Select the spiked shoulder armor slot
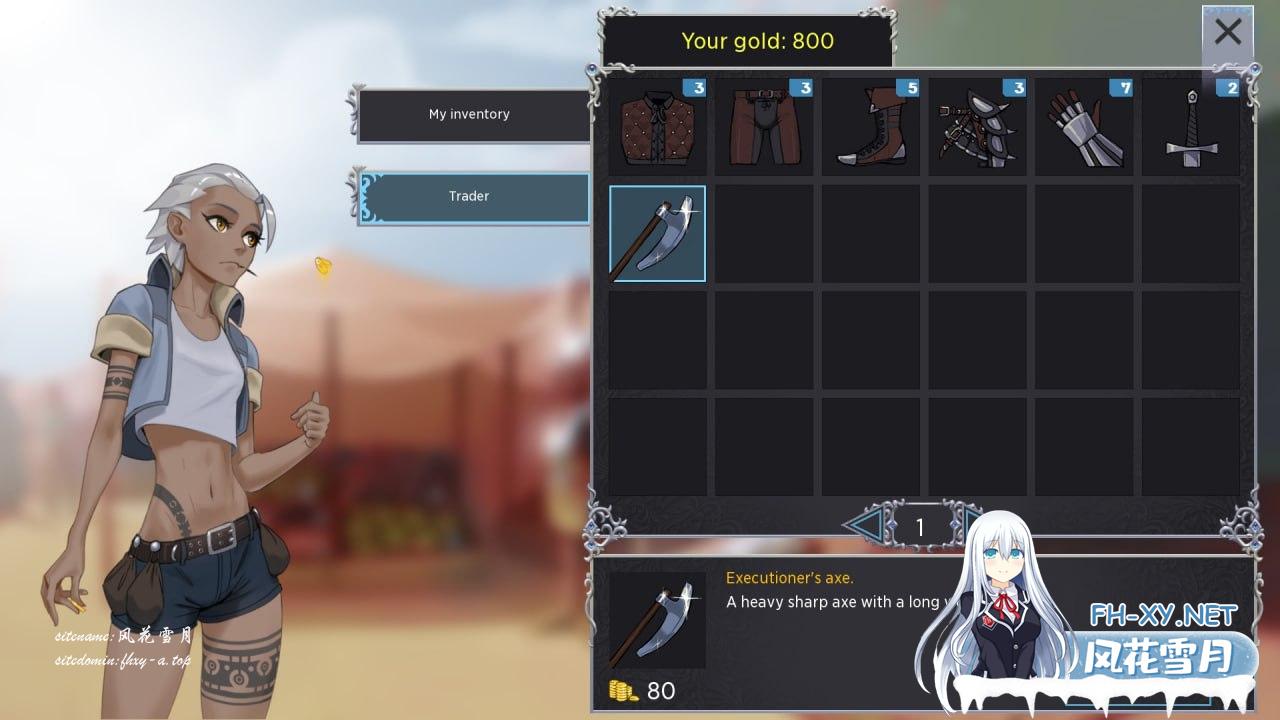 [x=977, y=127]
